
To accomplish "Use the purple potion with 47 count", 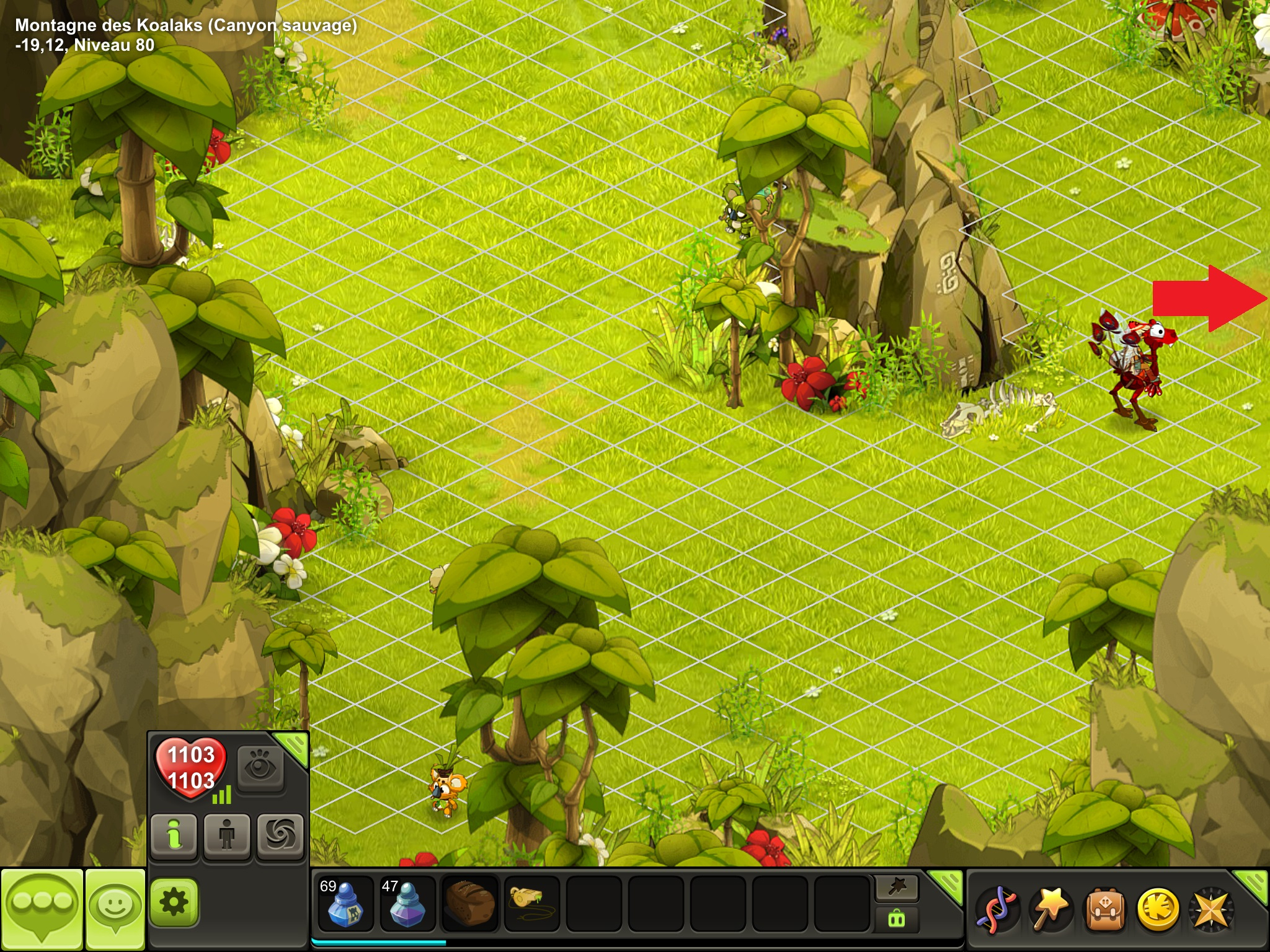I will 407,904.
